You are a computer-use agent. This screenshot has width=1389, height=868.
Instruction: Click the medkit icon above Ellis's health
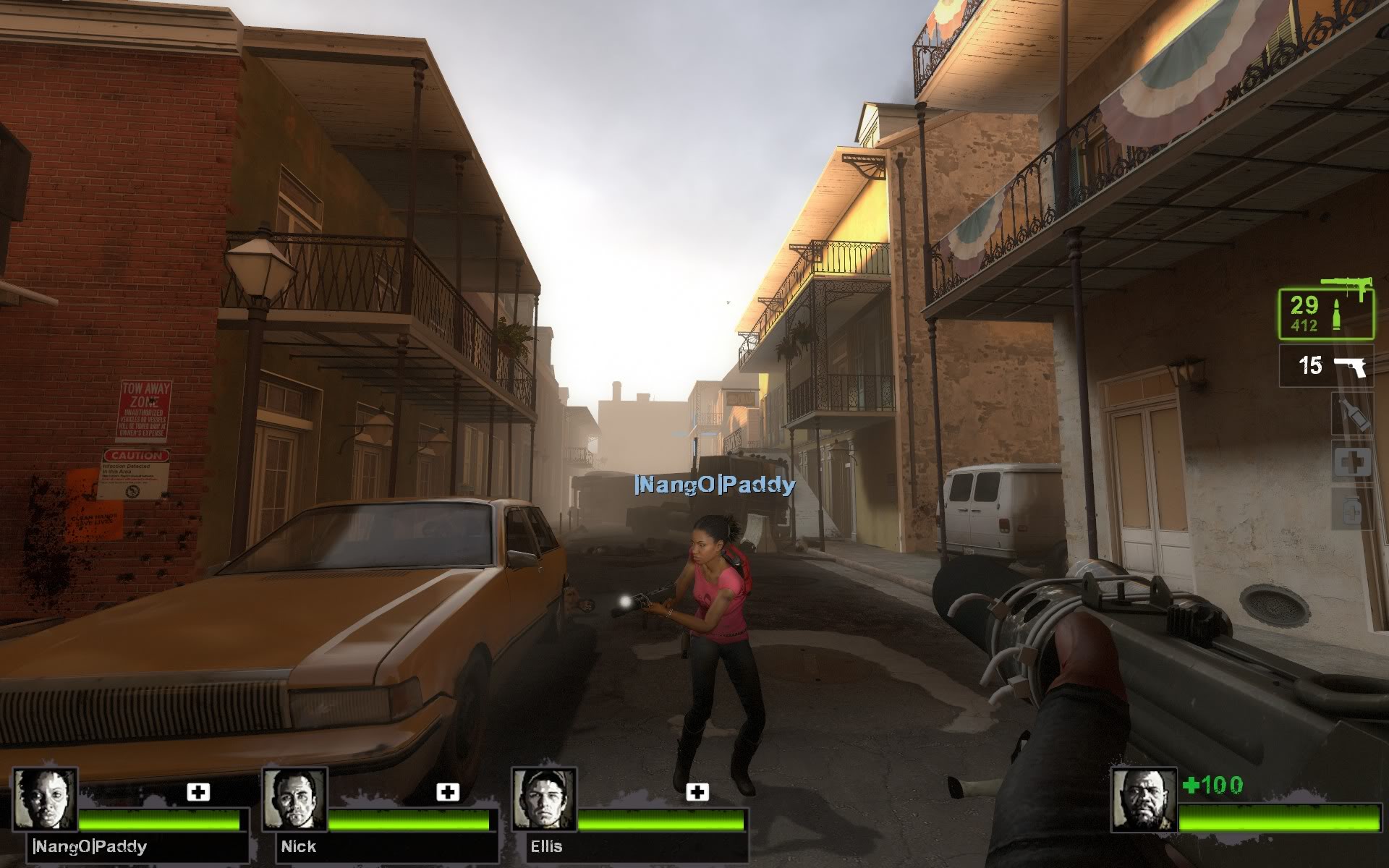pyautogui.click(x=697, y=792)
